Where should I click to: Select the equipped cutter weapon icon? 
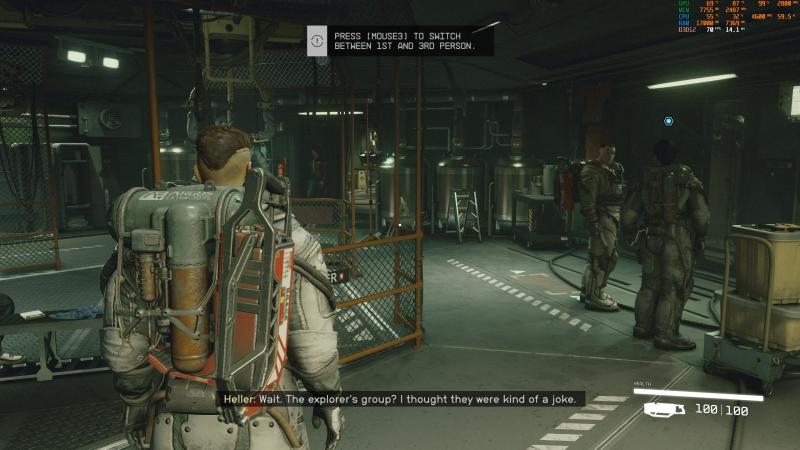pyautogui.click(x=664, y=409)
